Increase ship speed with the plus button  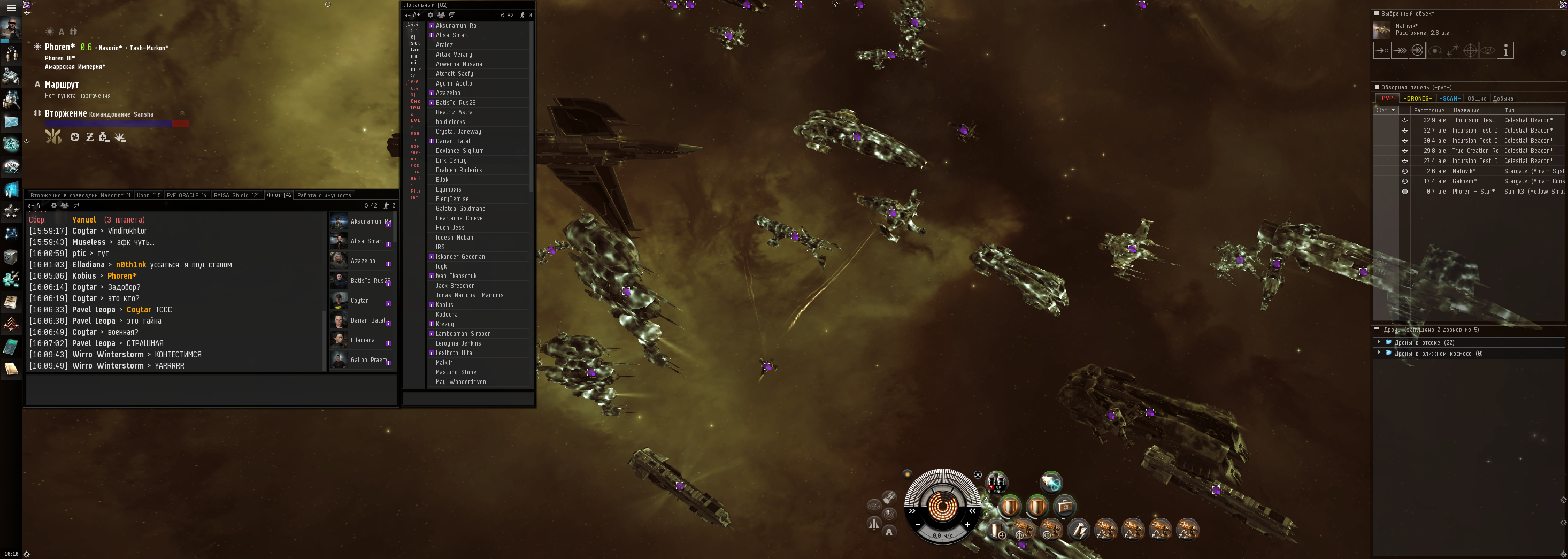[967, 524]
